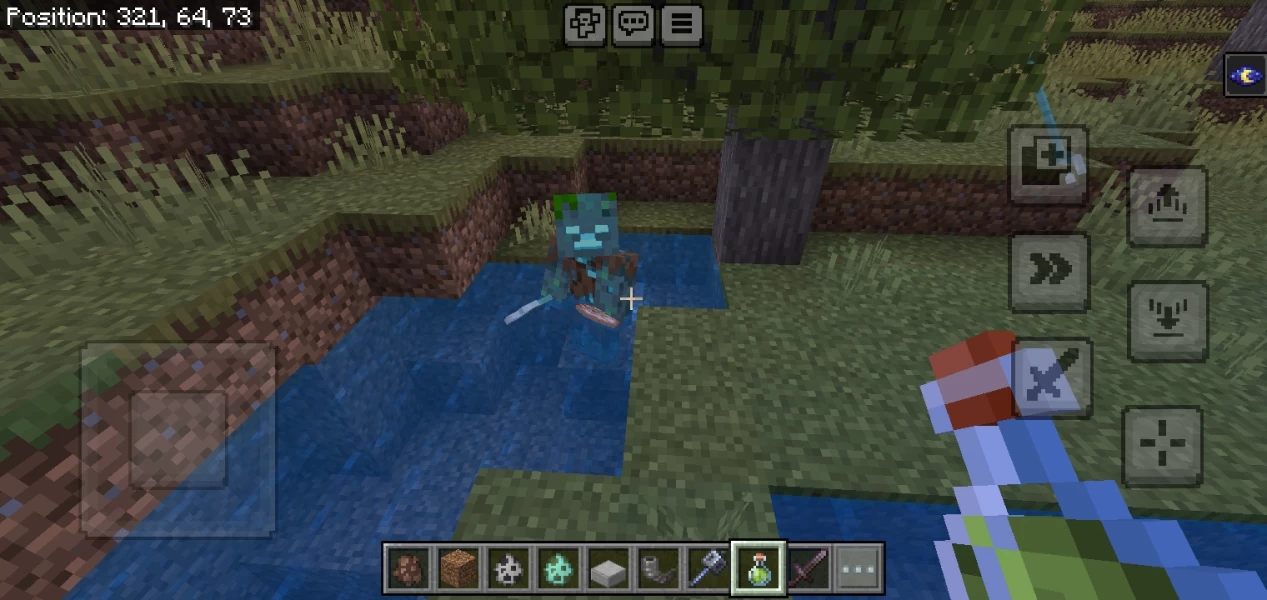
Task: Tap the fly-down arrow button
Action: tap(1166, 322)
